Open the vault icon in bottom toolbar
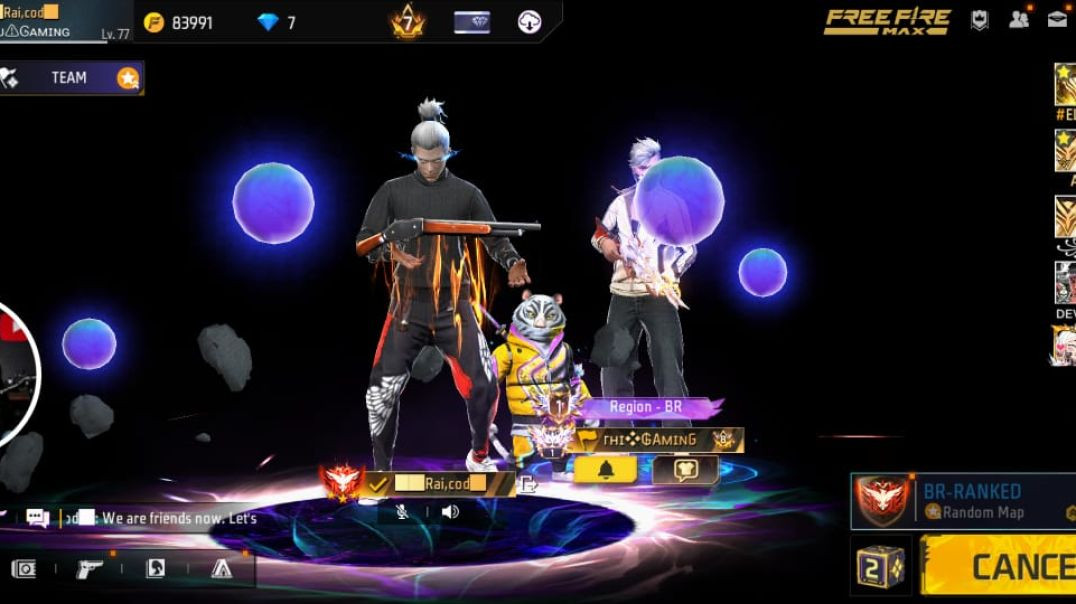This screenshot has height=604, width=1076. click(x=24, y=569)
